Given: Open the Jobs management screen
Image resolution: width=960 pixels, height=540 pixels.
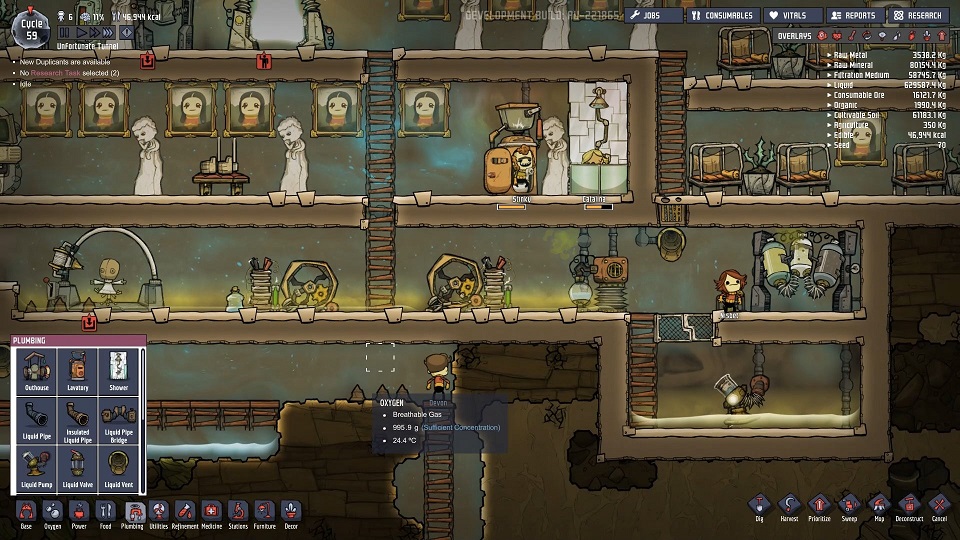Looking at the screenshot, I should point(654,15).
